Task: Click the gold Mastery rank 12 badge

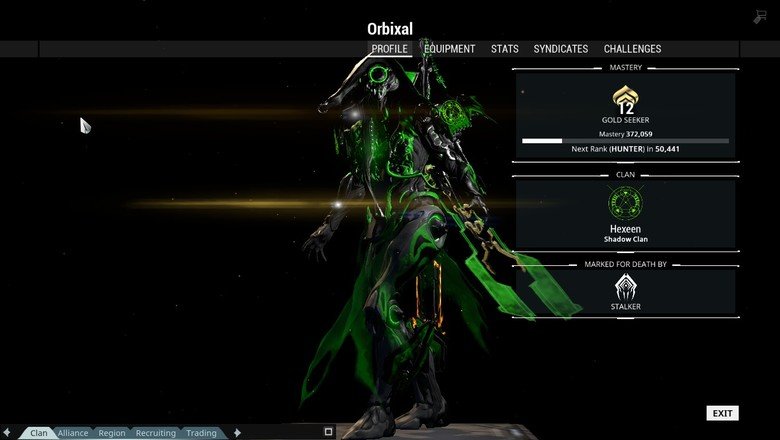Action: pyautogui.click(x=625, y=98)
